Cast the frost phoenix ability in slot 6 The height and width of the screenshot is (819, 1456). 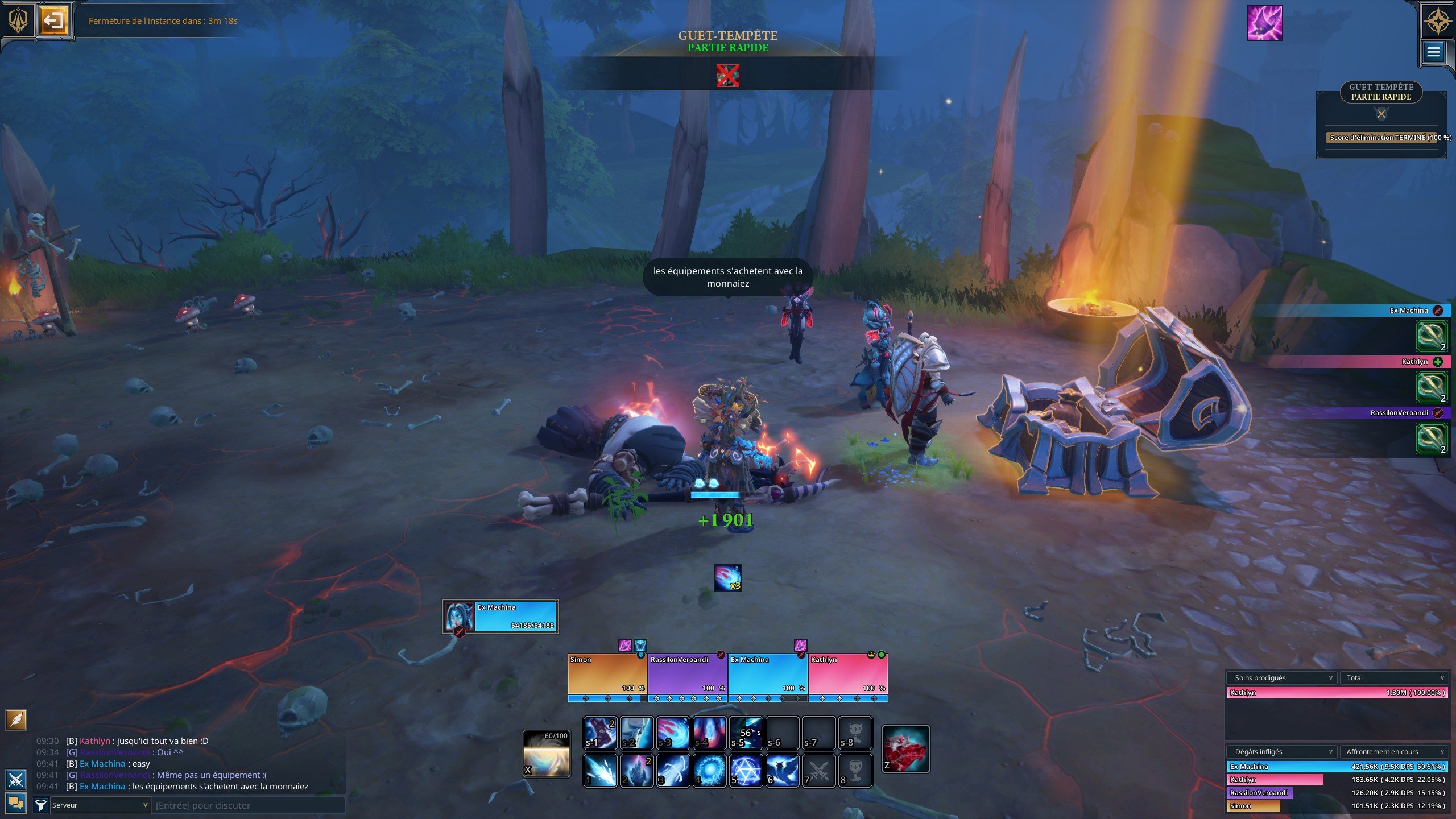point(782,771)
